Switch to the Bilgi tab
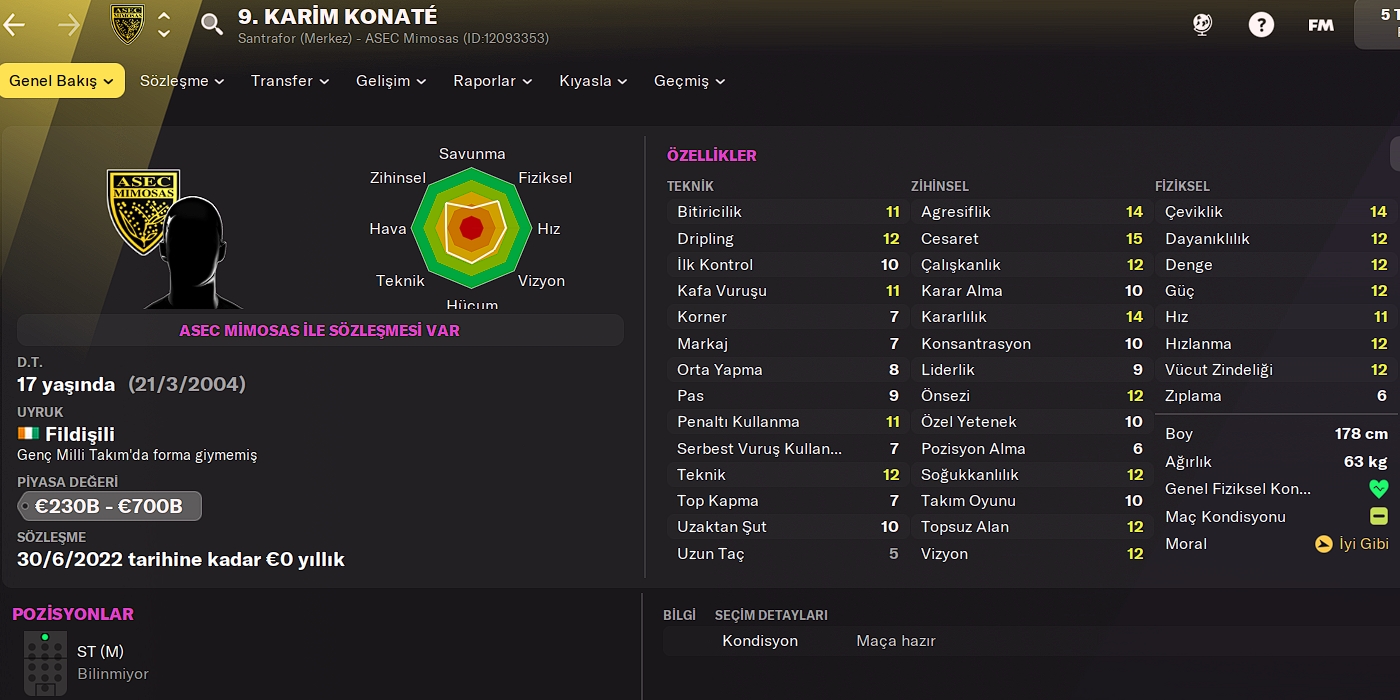 click(679, 615)
